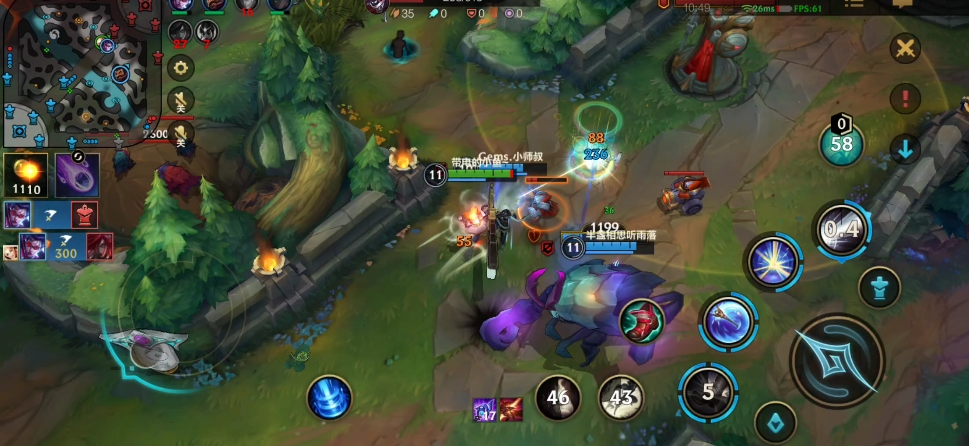969x446 pixels.
Task: Toggle the upper muted speaker button
Action: [x=181, y=100]
